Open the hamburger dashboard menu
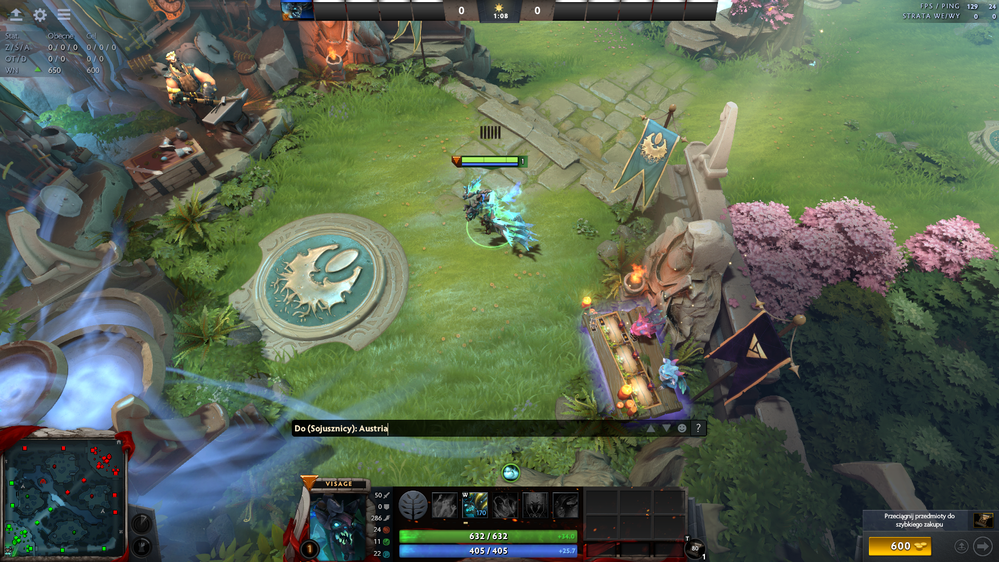 tap(64, 15)
